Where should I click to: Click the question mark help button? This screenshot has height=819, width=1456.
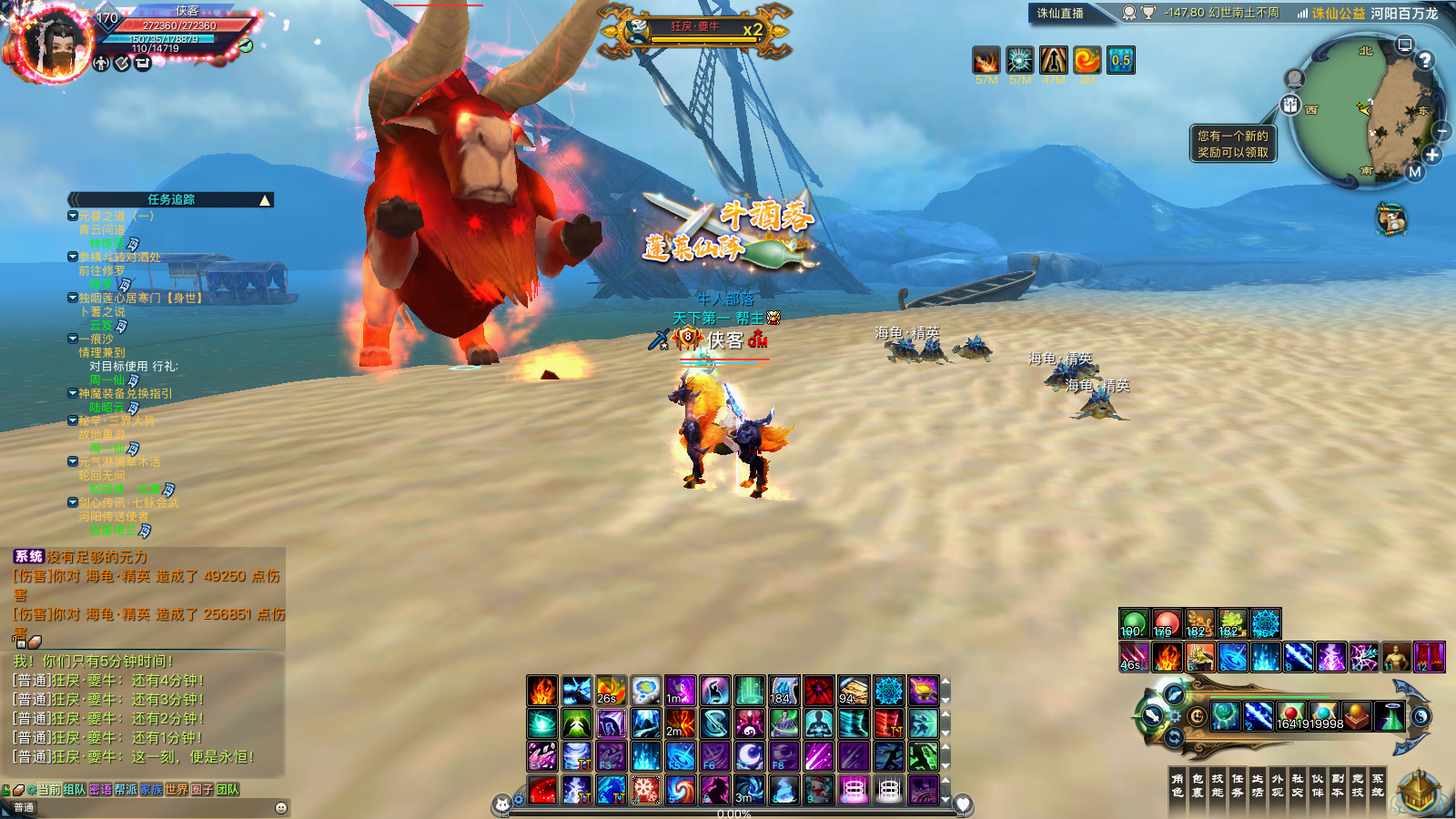[1425, 60]
